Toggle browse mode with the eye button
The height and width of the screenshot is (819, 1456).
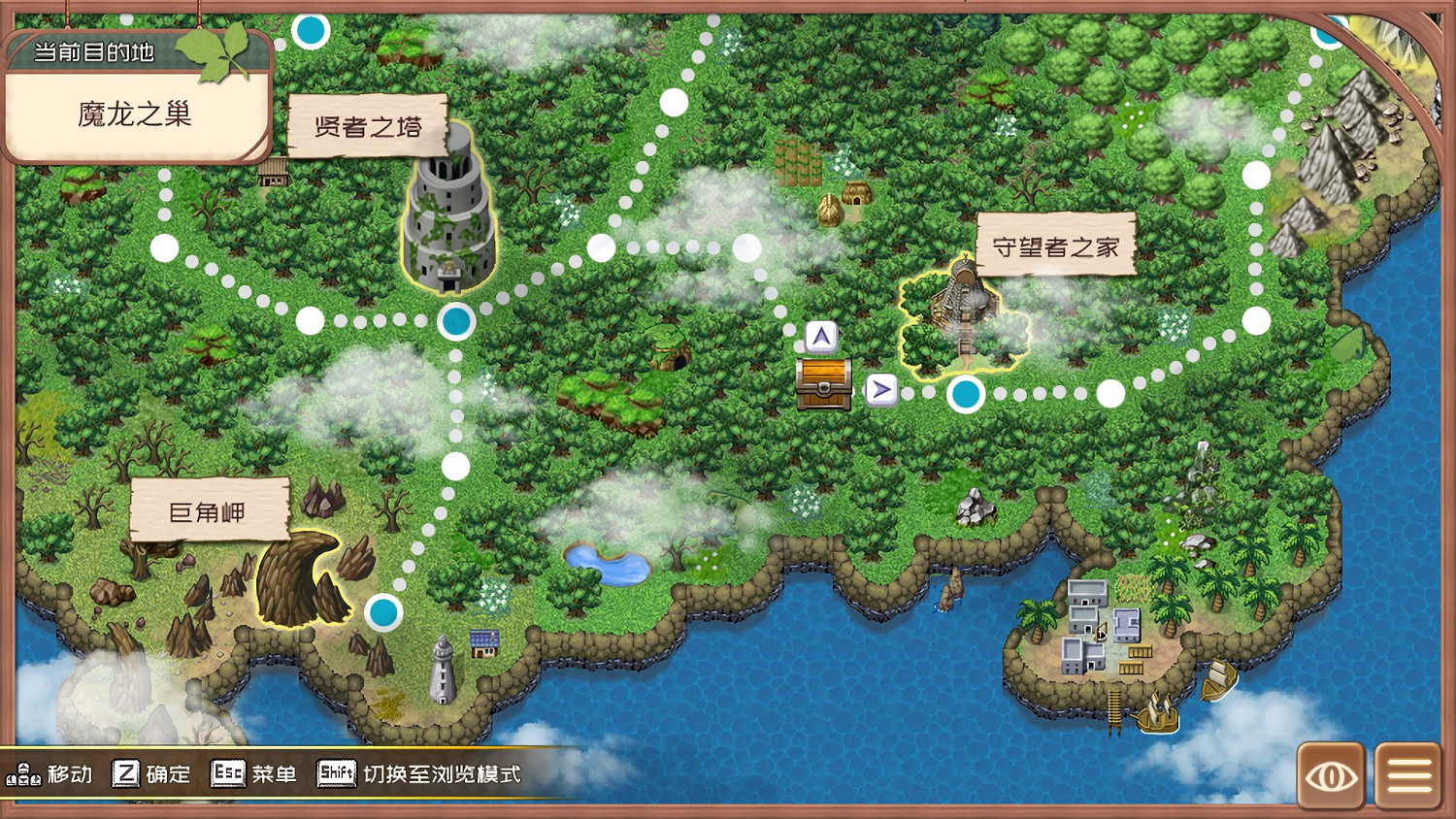pos(1332,774)
